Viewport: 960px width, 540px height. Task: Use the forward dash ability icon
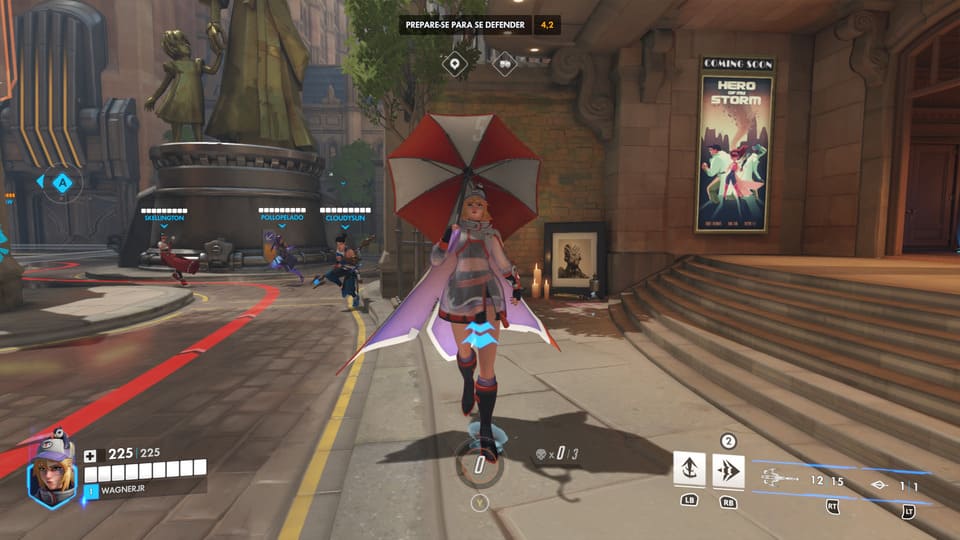click(728, 470)
